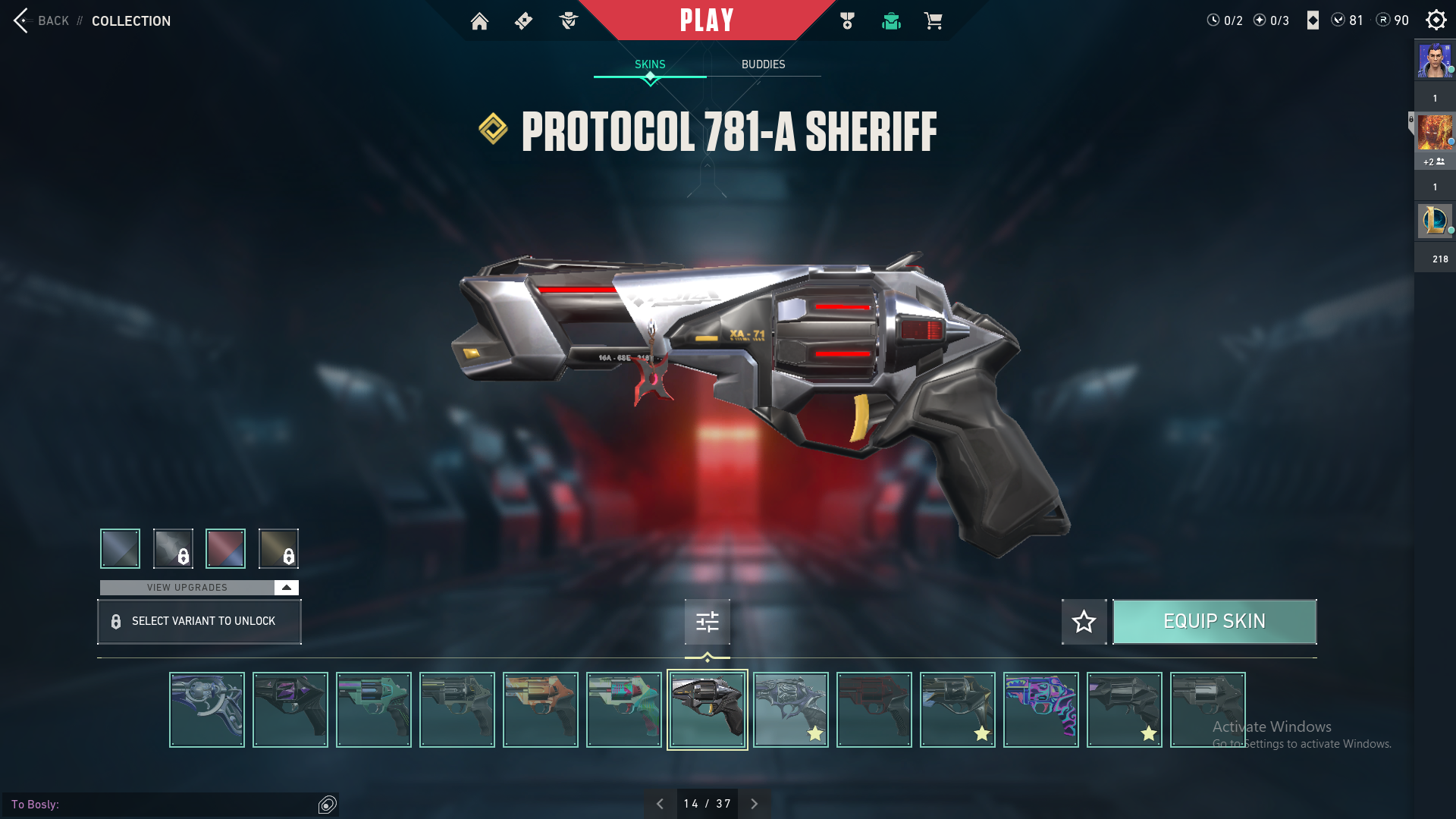
Task: Equip the Protocol 781-A Sheriff skin
Action: 1214,622
